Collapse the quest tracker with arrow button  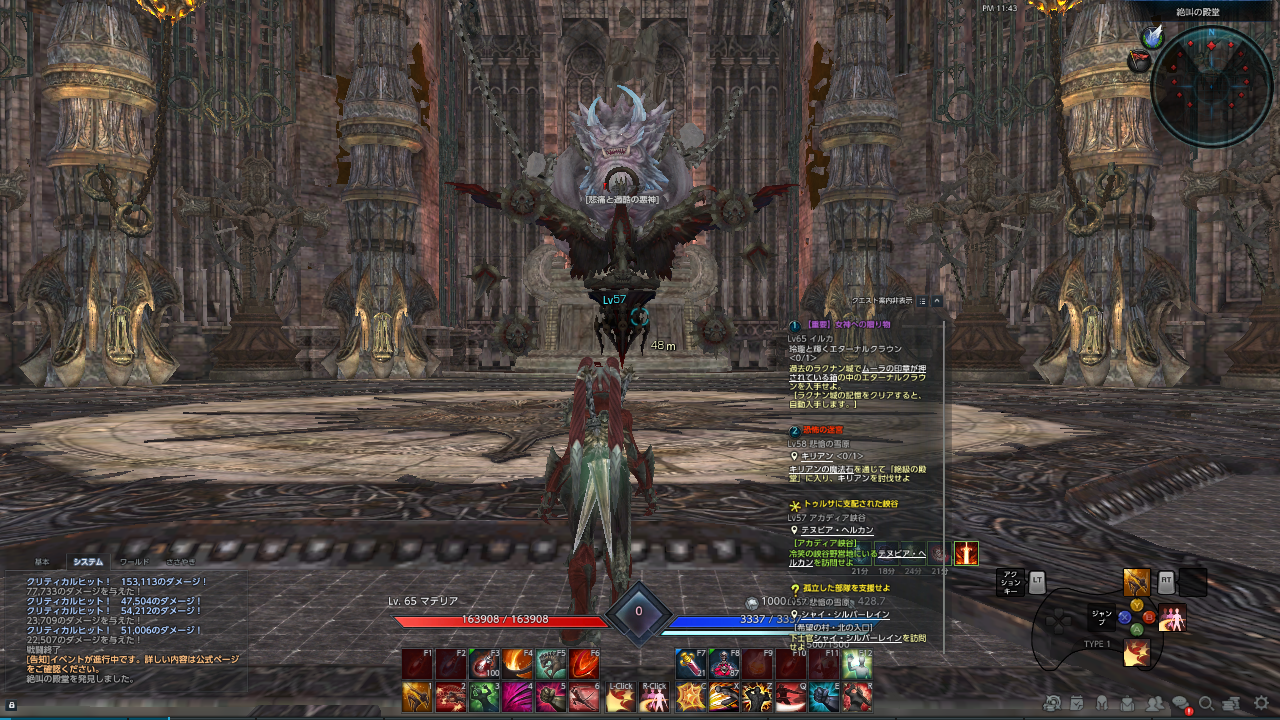(937, 300)
